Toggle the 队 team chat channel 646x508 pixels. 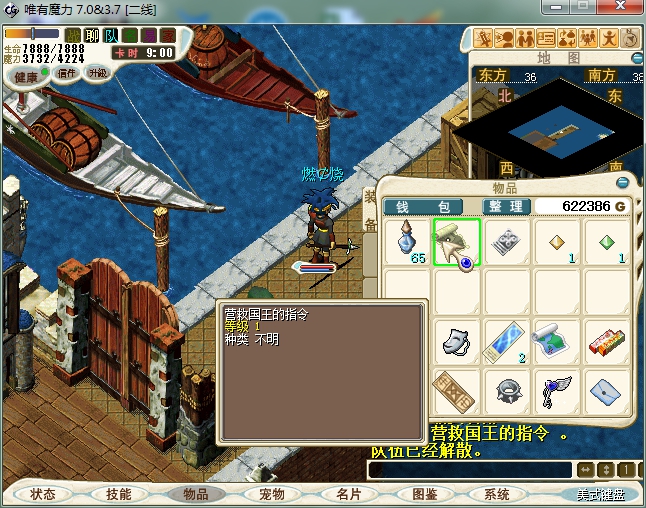coord(111,36)
